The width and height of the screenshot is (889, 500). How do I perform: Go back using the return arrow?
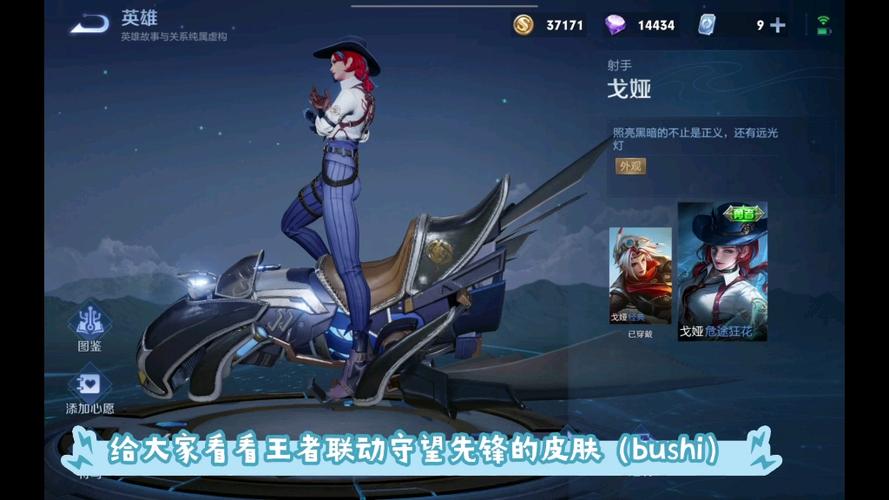pos(89,23)
